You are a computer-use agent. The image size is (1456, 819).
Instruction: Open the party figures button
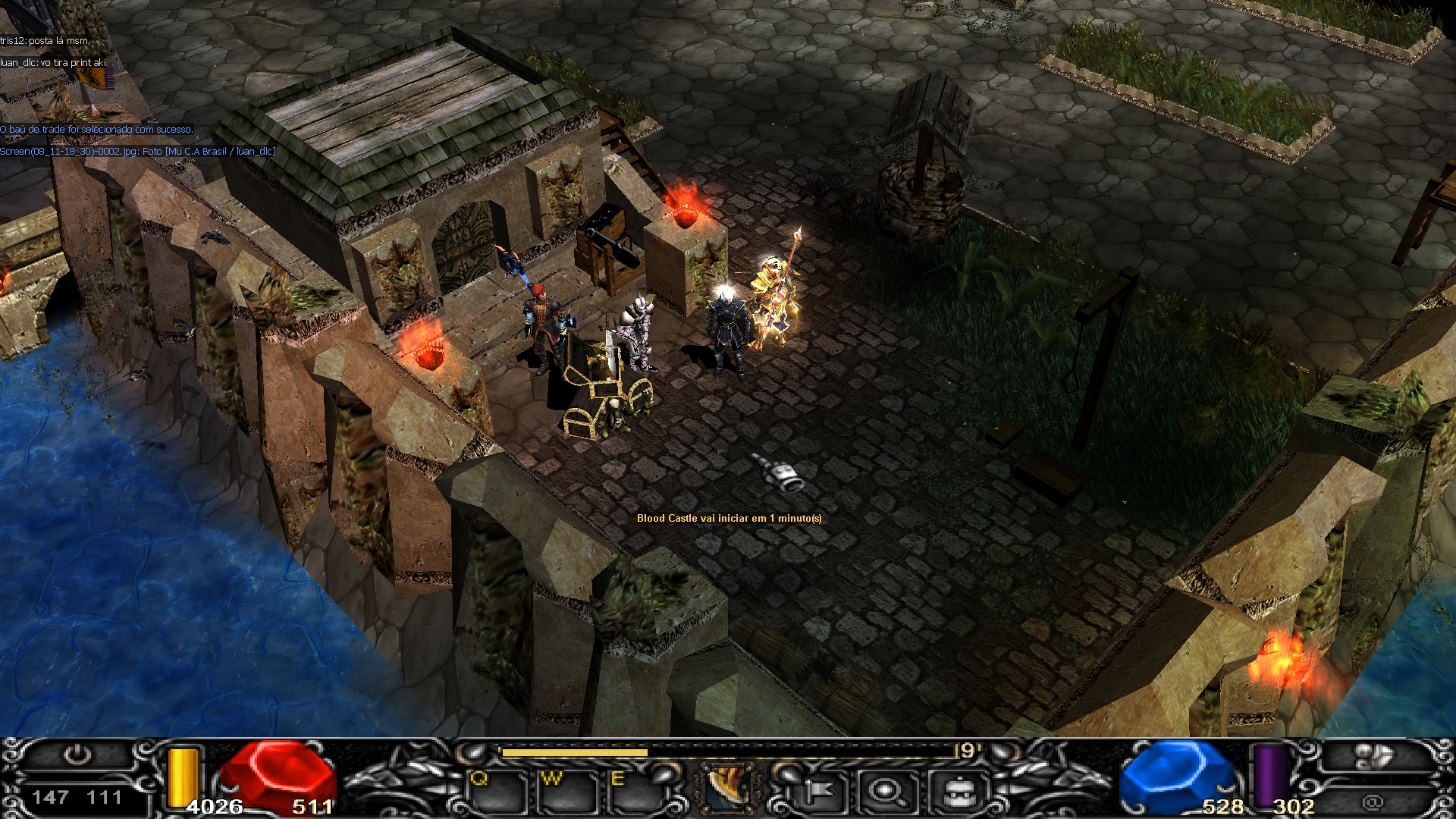tap(1373, 756)
